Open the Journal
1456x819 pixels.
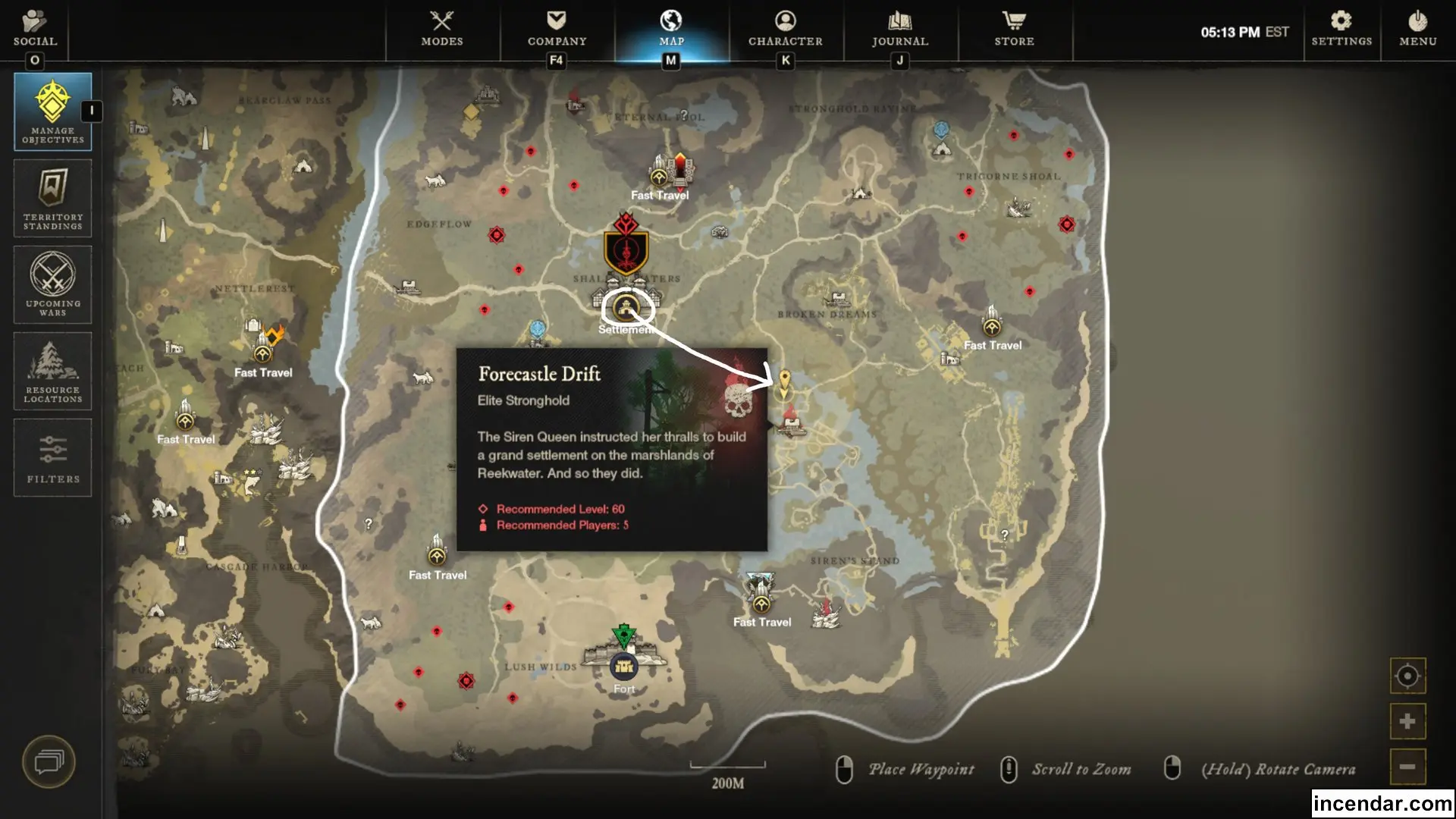tap(899, 30)
